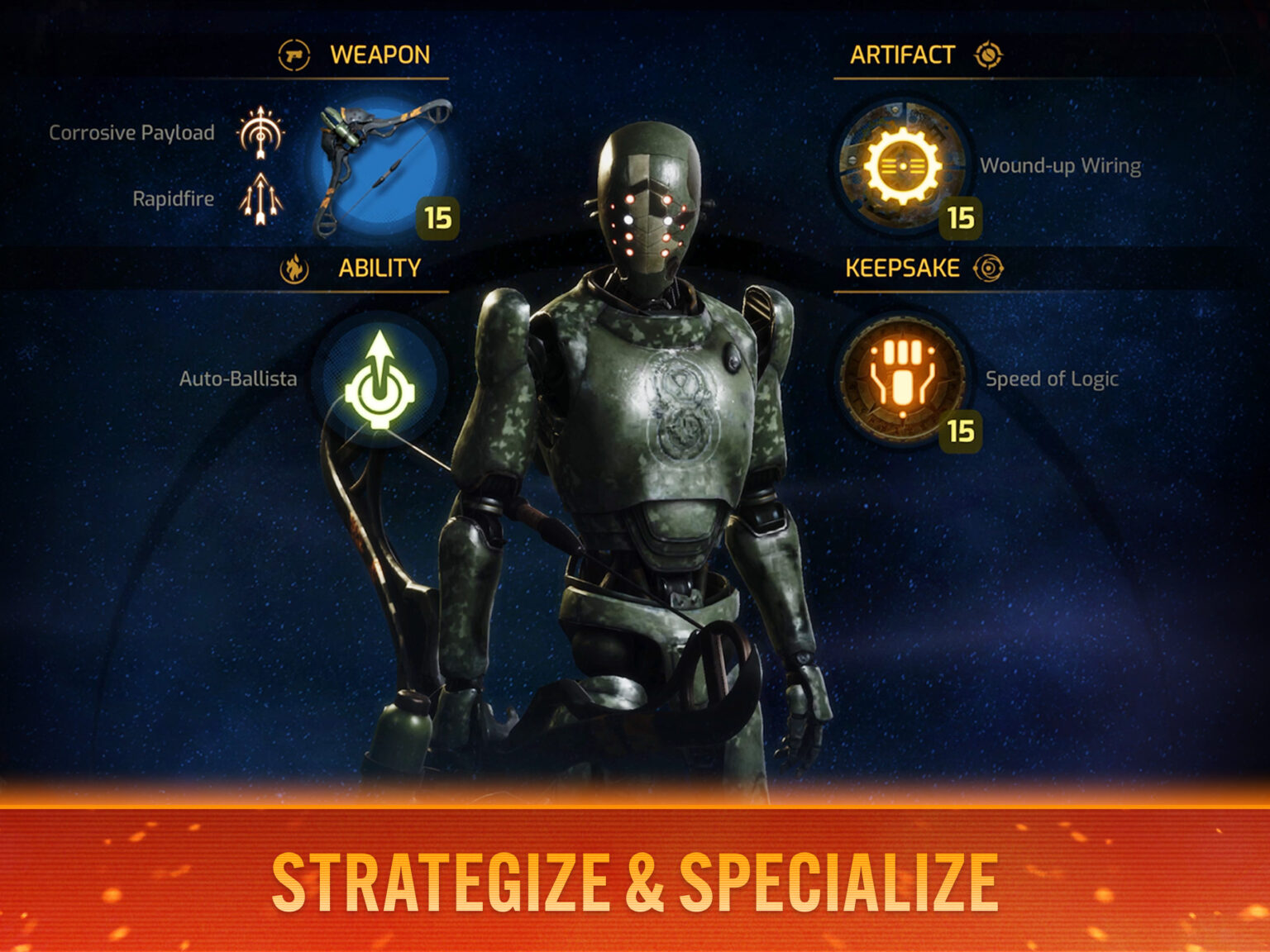Select the Corrosive Payload weapon mod icon
1270x952 pixels.
[262, 131]
